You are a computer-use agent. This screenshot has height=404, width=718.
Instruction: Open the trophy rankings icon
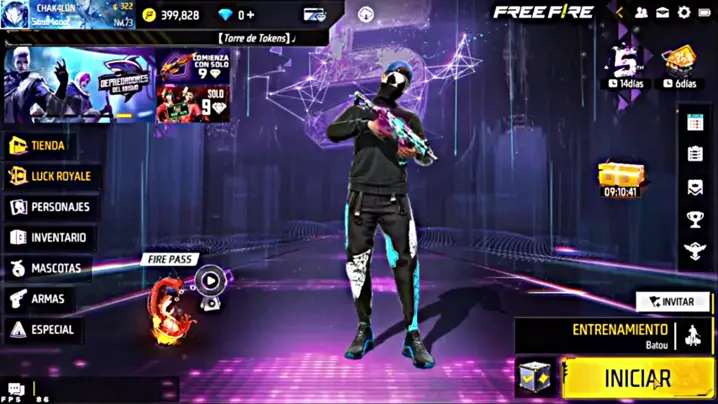[695, 219]
